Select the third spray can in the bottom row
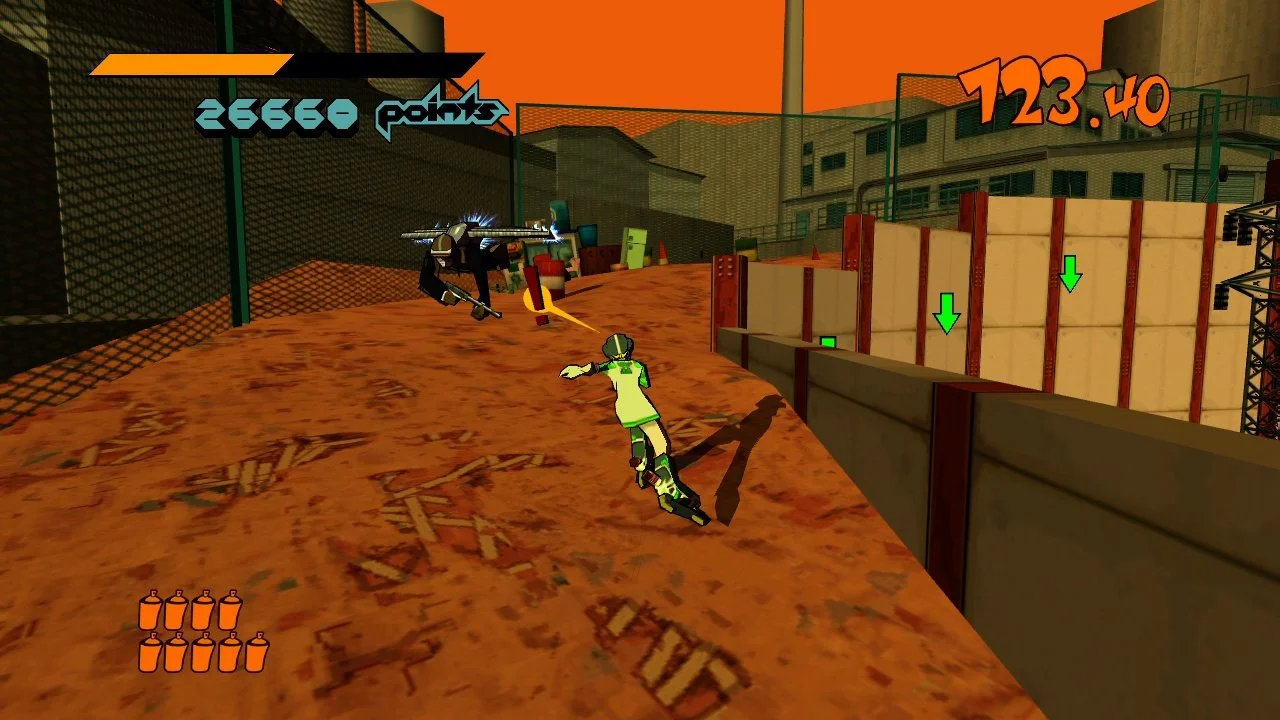 [203, 654]
